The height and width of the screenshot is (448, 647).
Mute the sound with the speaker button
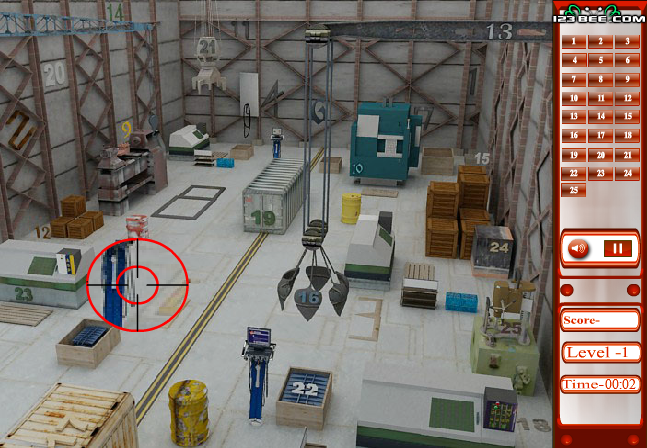[x=577, y=247]
